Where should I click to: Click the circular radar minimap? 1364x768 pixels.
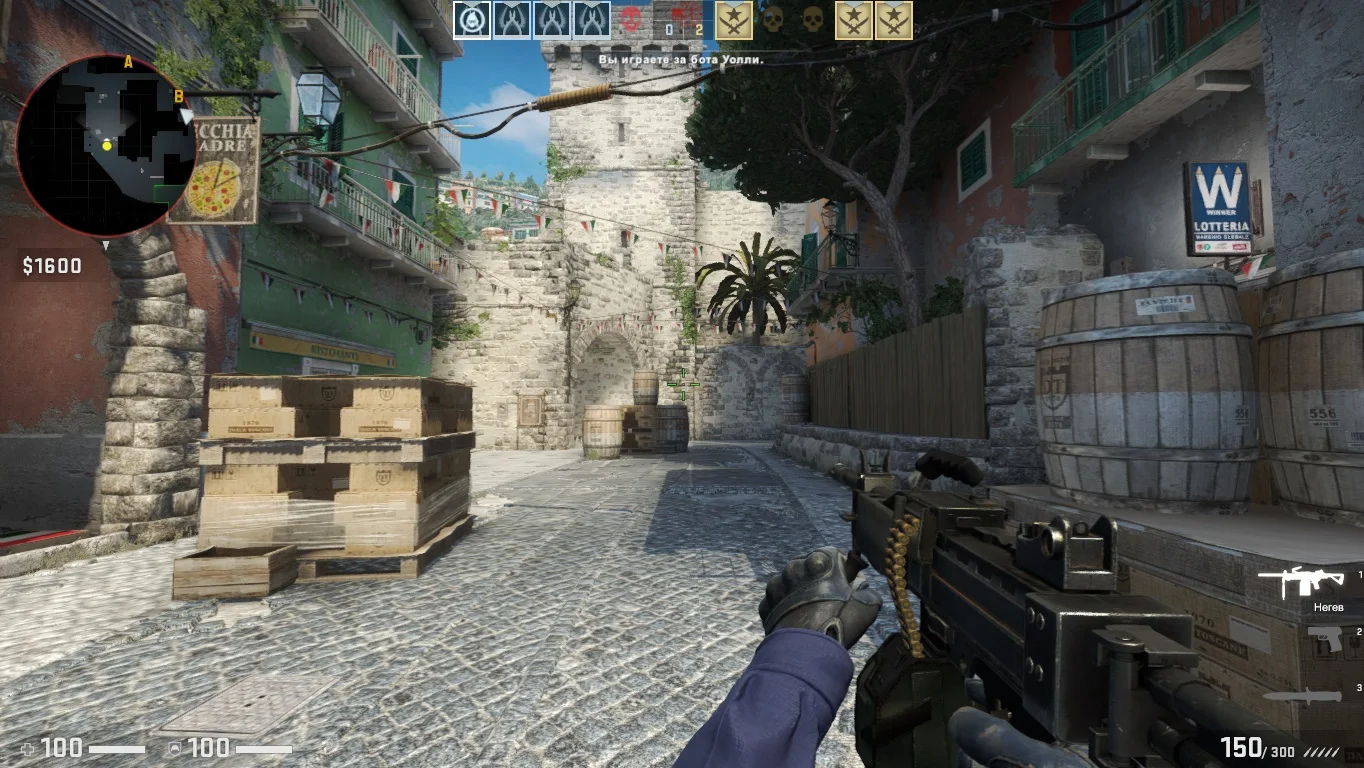105,146
